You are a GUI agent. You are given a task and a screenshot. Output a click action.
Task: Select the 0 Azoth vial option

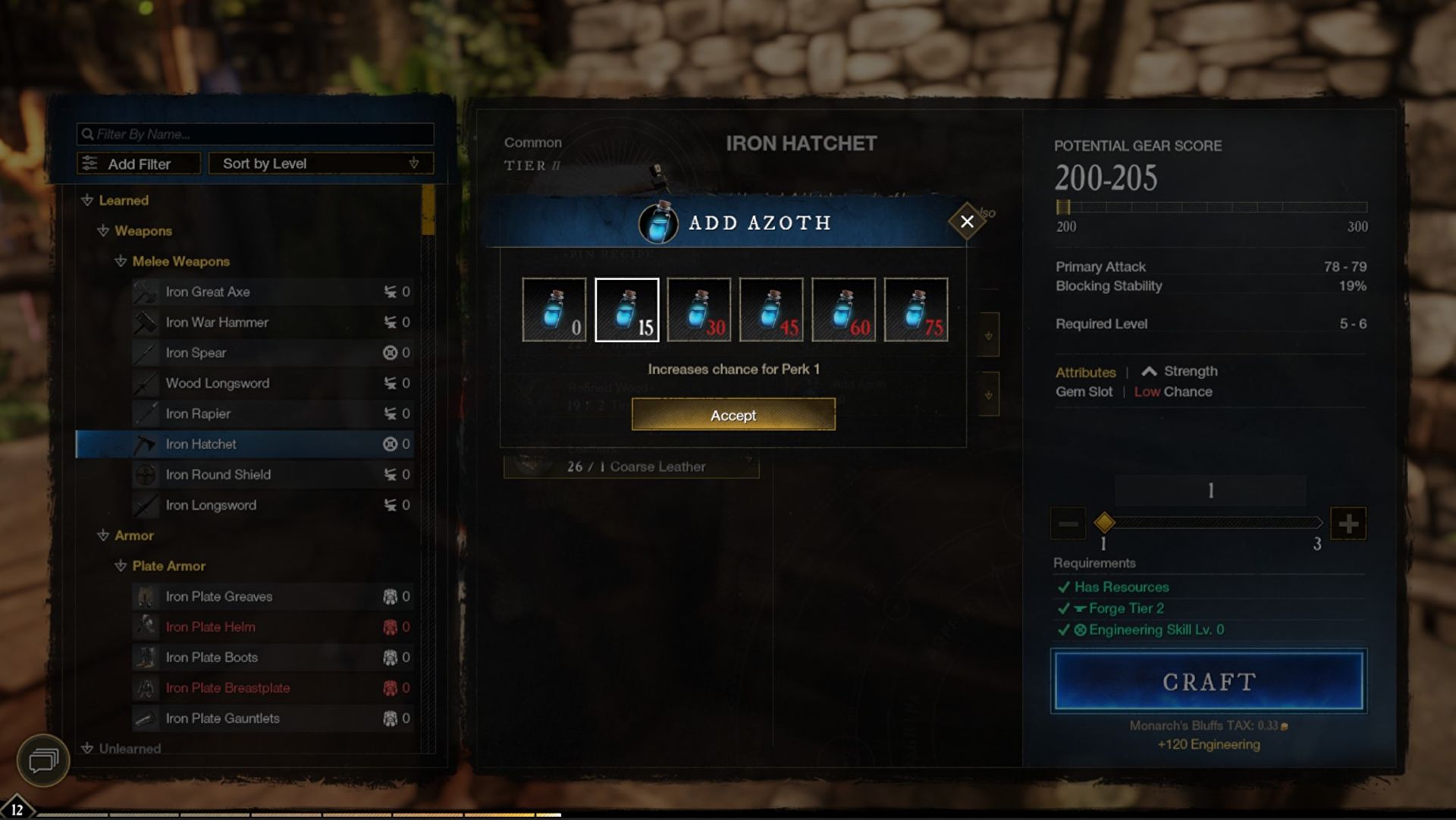[554, 309]
